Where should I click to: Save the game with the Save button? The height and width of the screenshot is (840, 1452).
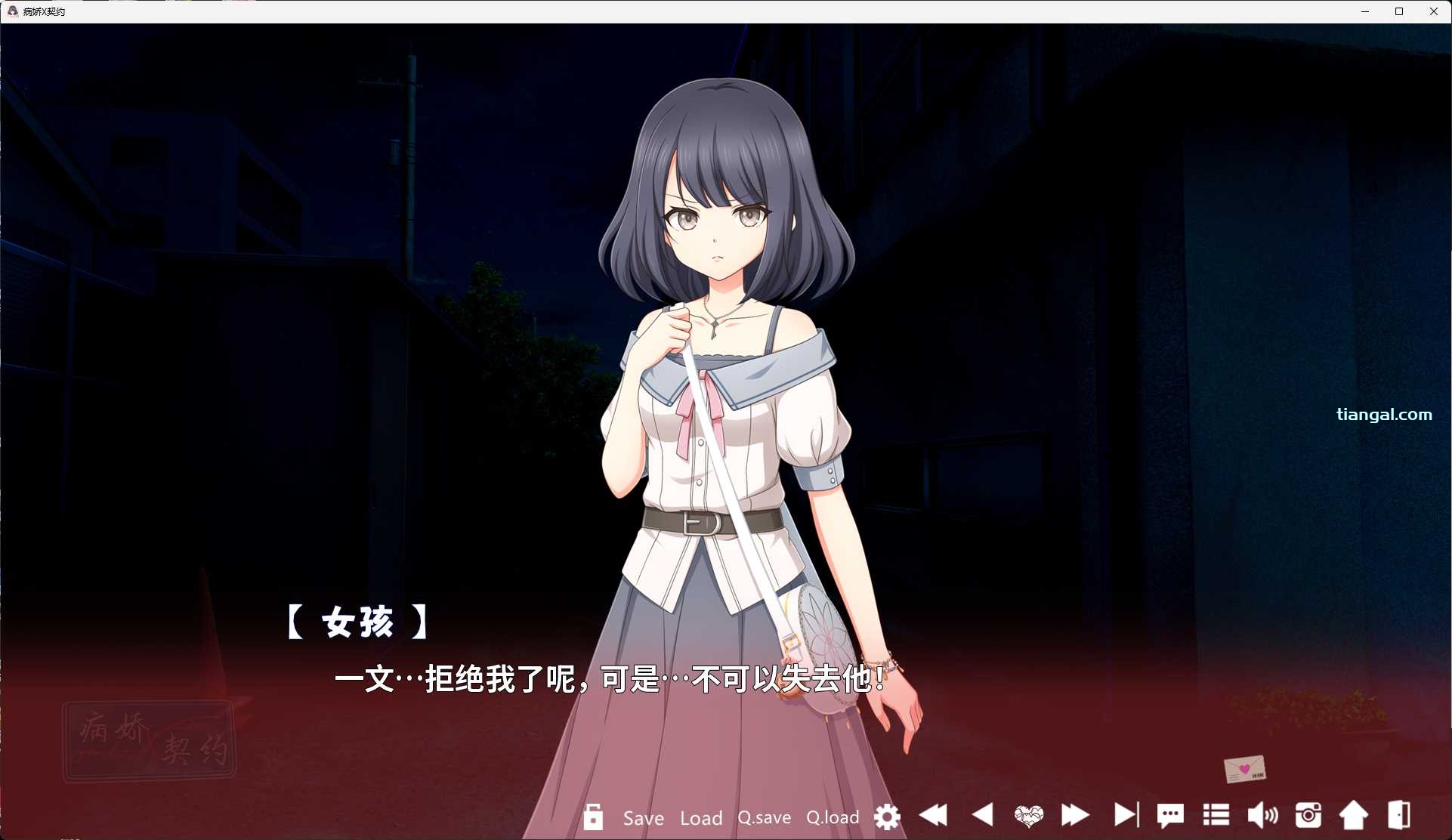[x=642, y=818]
